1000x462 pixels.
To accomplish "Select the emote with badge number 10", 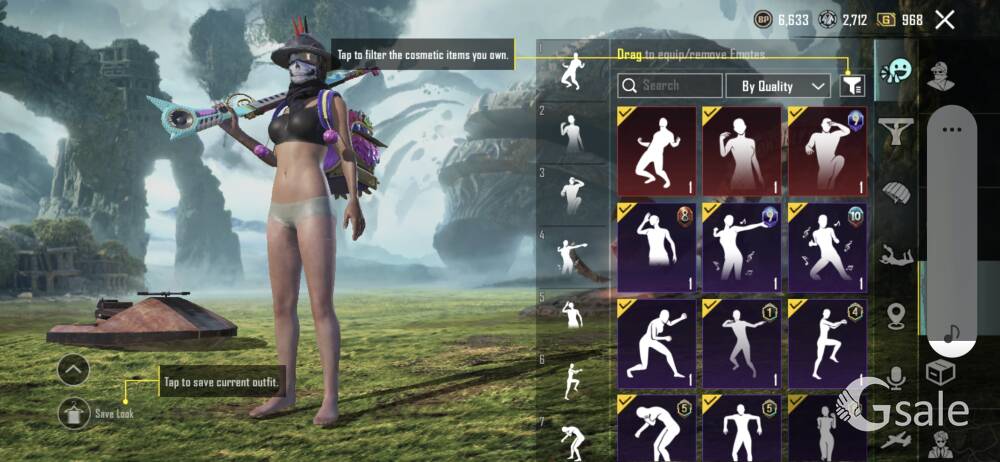I will 827,246.
